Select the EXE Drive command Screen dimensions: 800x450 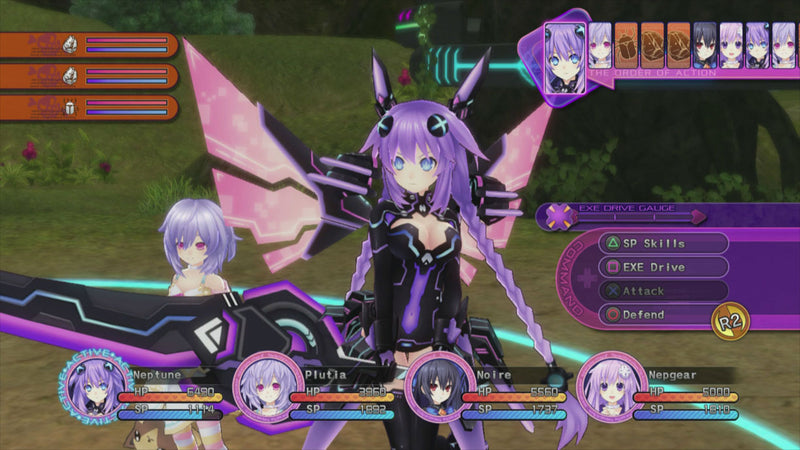(x=662, y=267)
